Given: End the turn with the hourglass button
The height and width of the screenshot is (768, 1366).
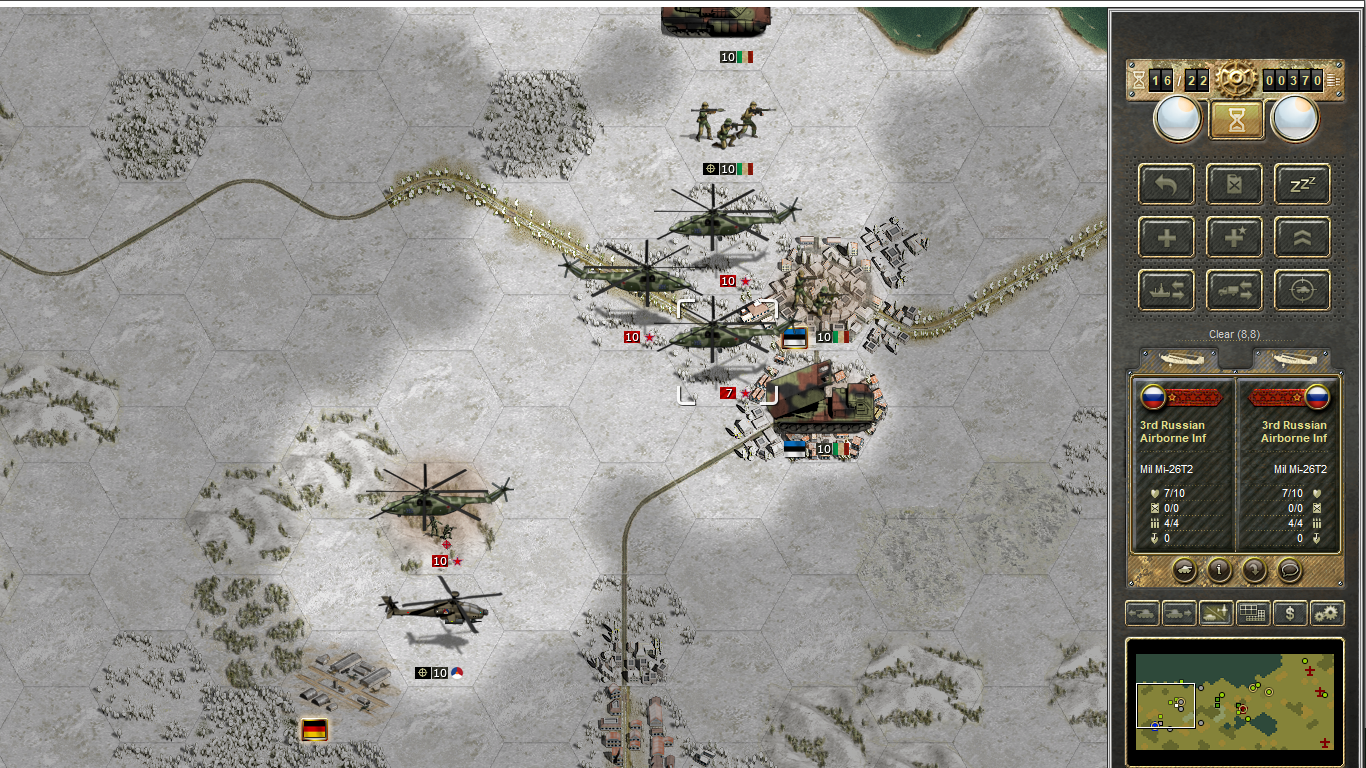Looking at the screenshot, I should [x=1236, y=120].
